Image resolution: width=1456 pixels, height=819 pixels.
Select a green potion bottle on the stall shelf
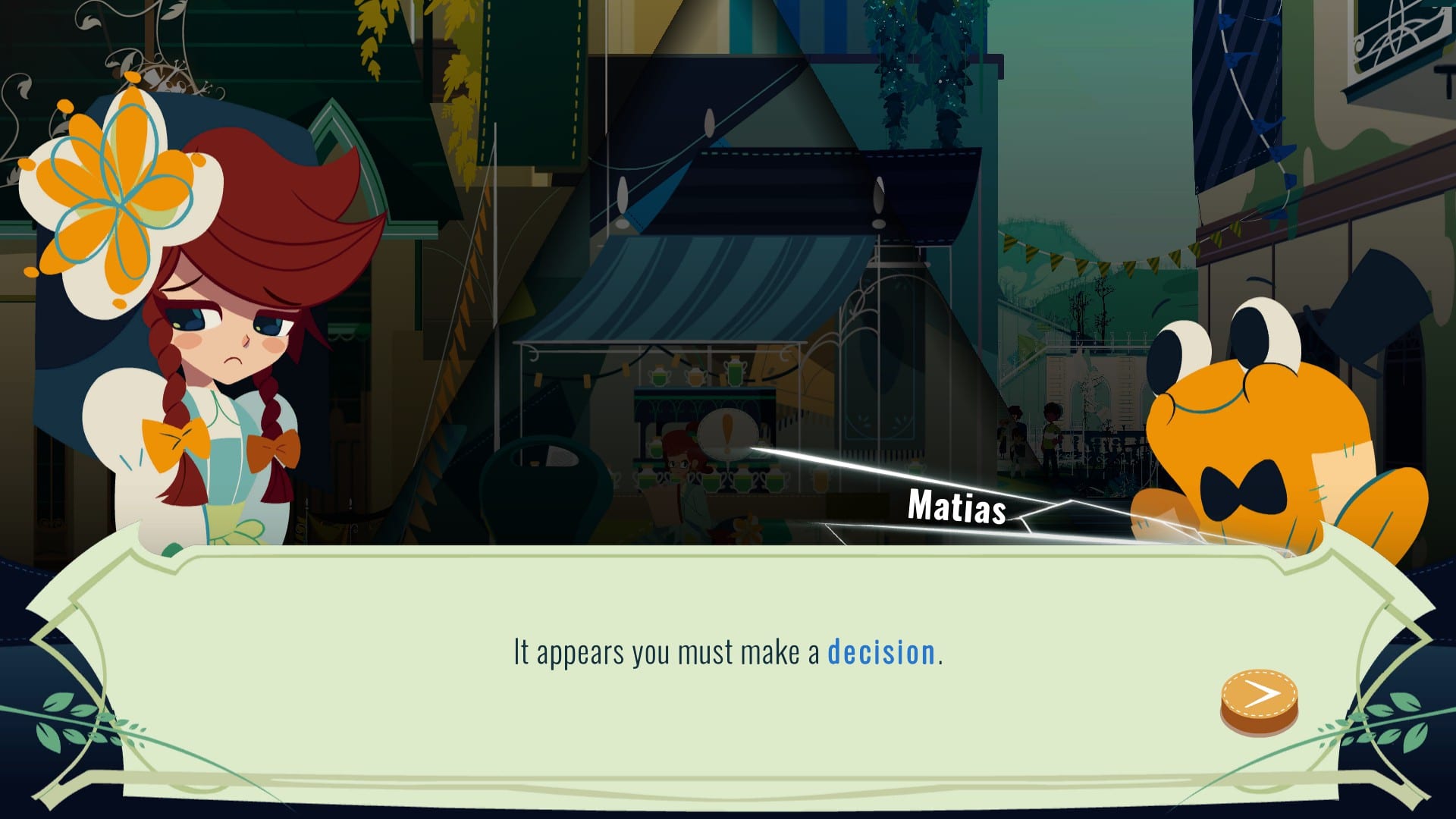pos(660,377)
